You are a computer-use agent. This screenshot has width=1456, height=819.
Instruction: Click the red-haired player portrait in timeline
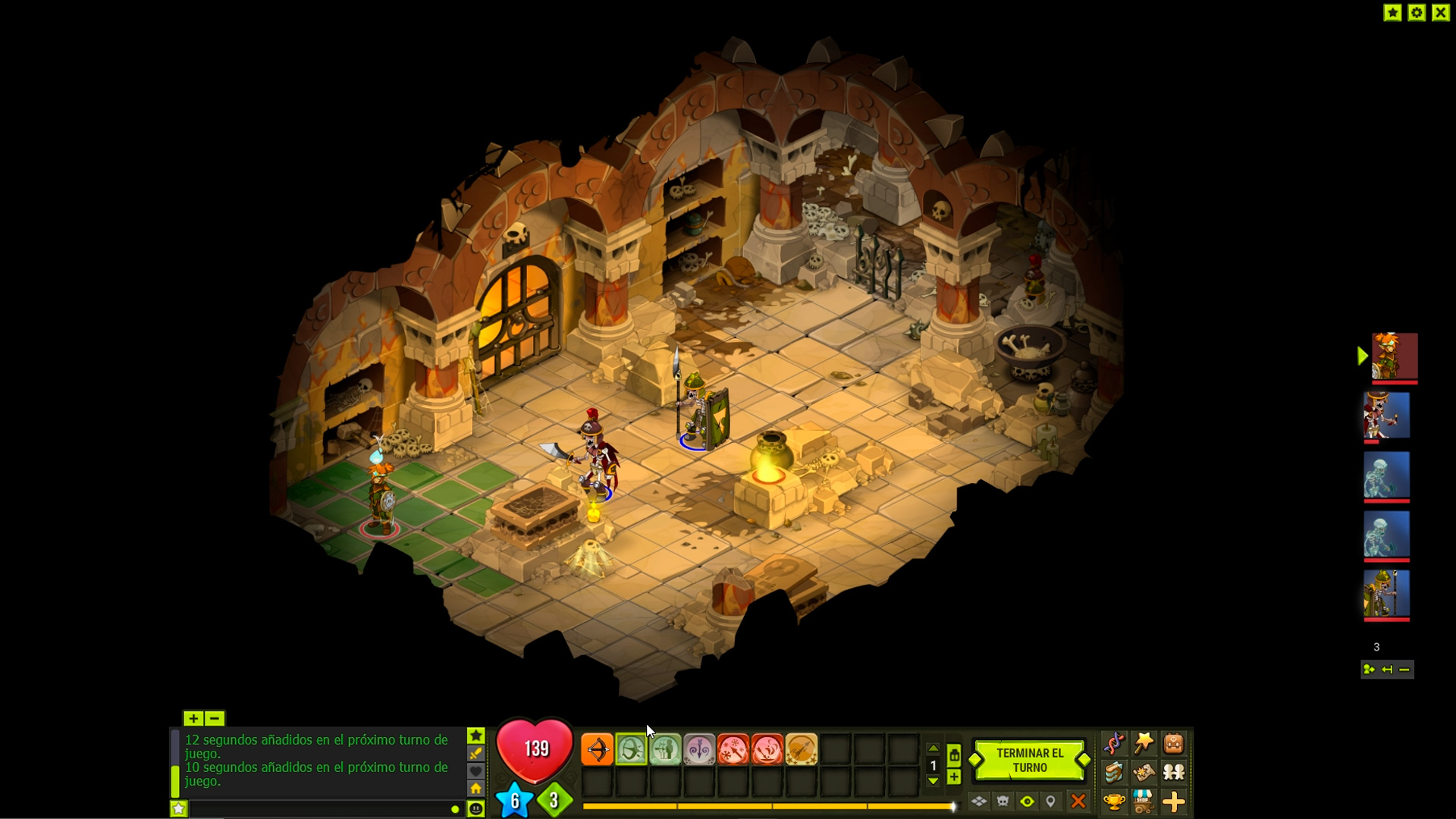[1394, 356]
